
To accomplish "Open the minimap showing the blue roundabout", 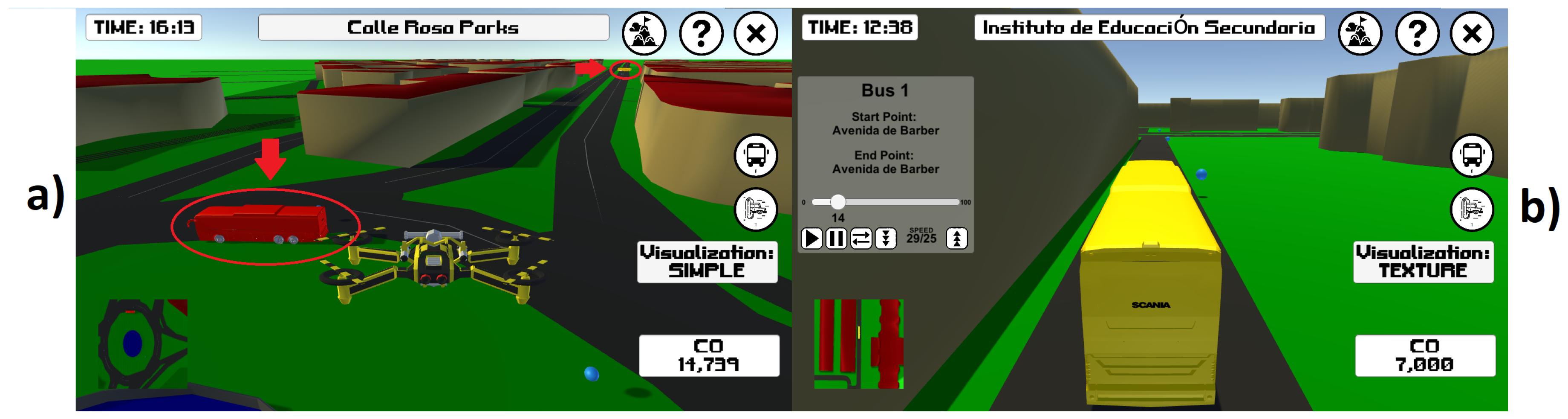I will coord(143,343).
